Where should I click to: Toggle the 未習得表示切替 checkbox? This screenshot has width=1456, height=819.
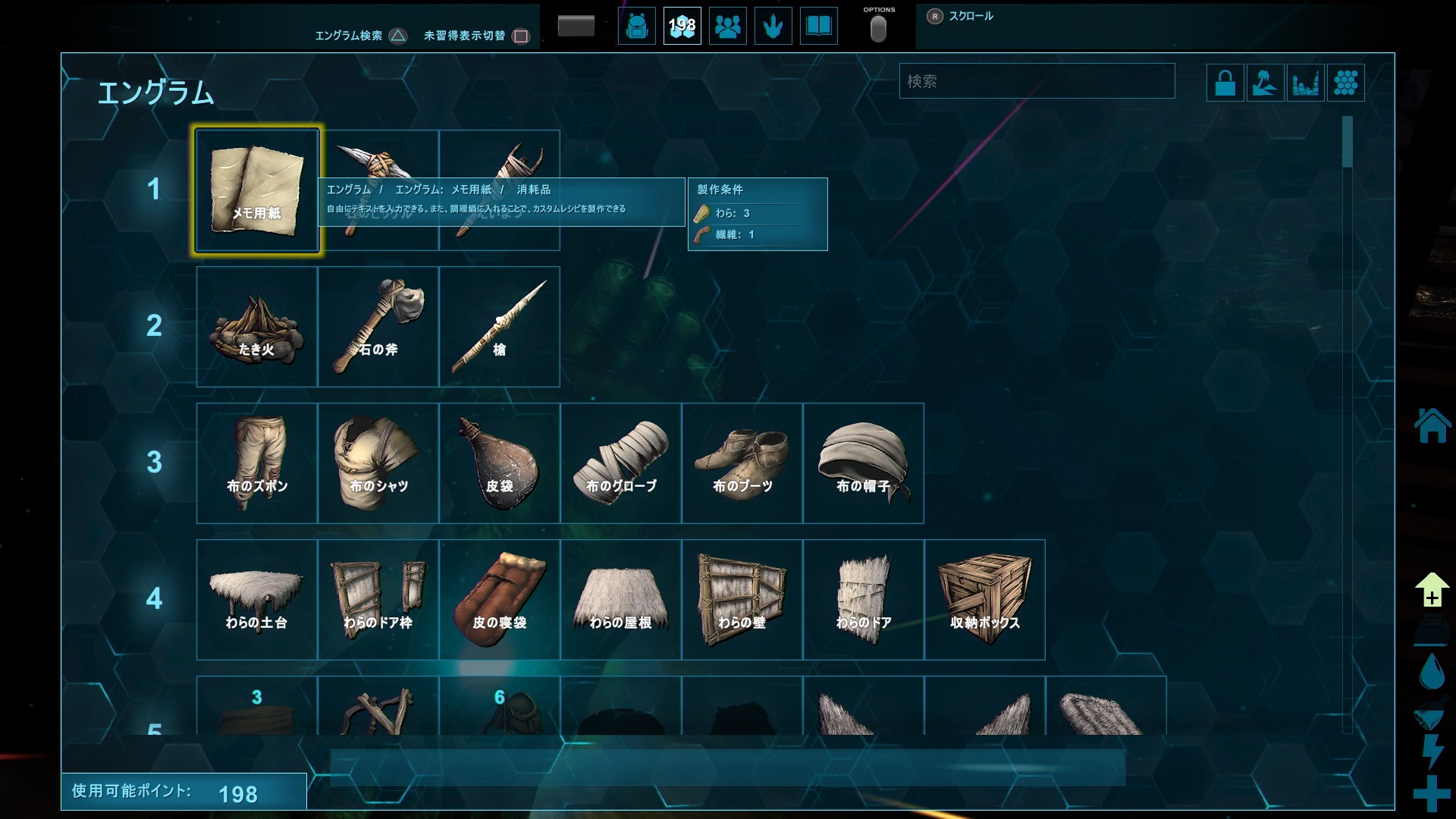(521, 35)
